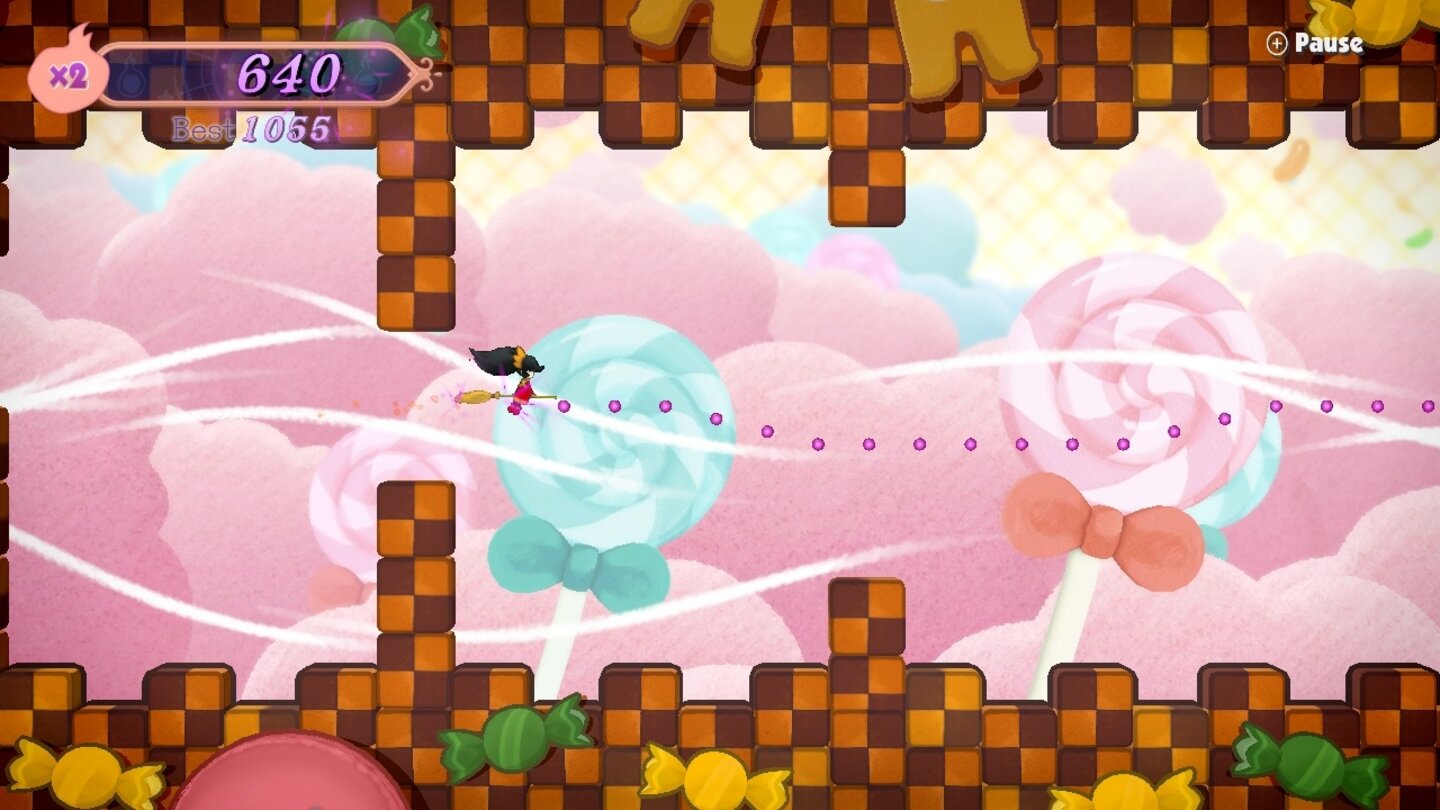Open the Pause menu
Viewport: 1440px width, 810px height.
click(1328, 44)
